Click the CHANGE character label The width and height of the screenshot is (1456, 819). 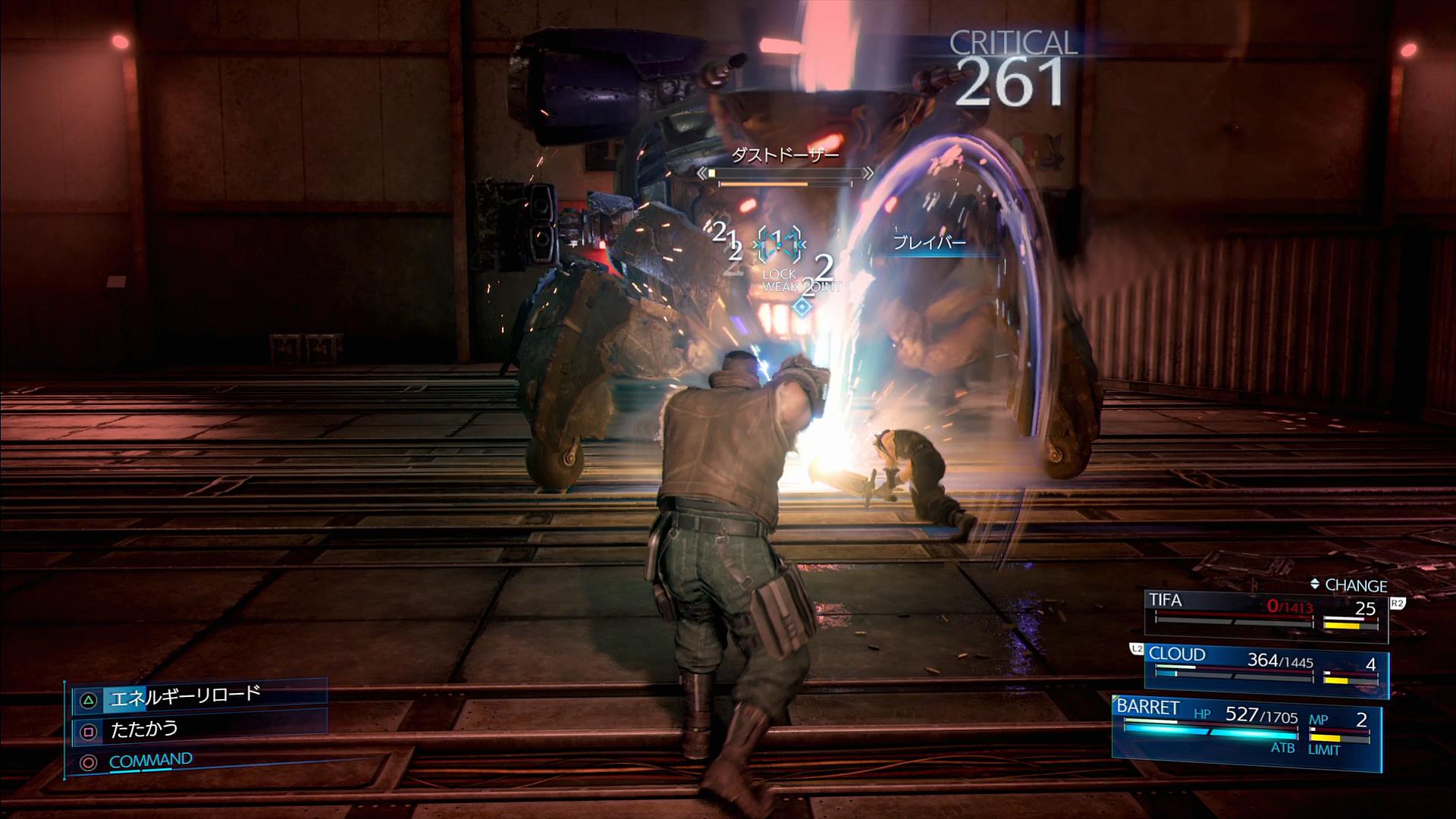pyautogui.click(x=1348, y=585)
